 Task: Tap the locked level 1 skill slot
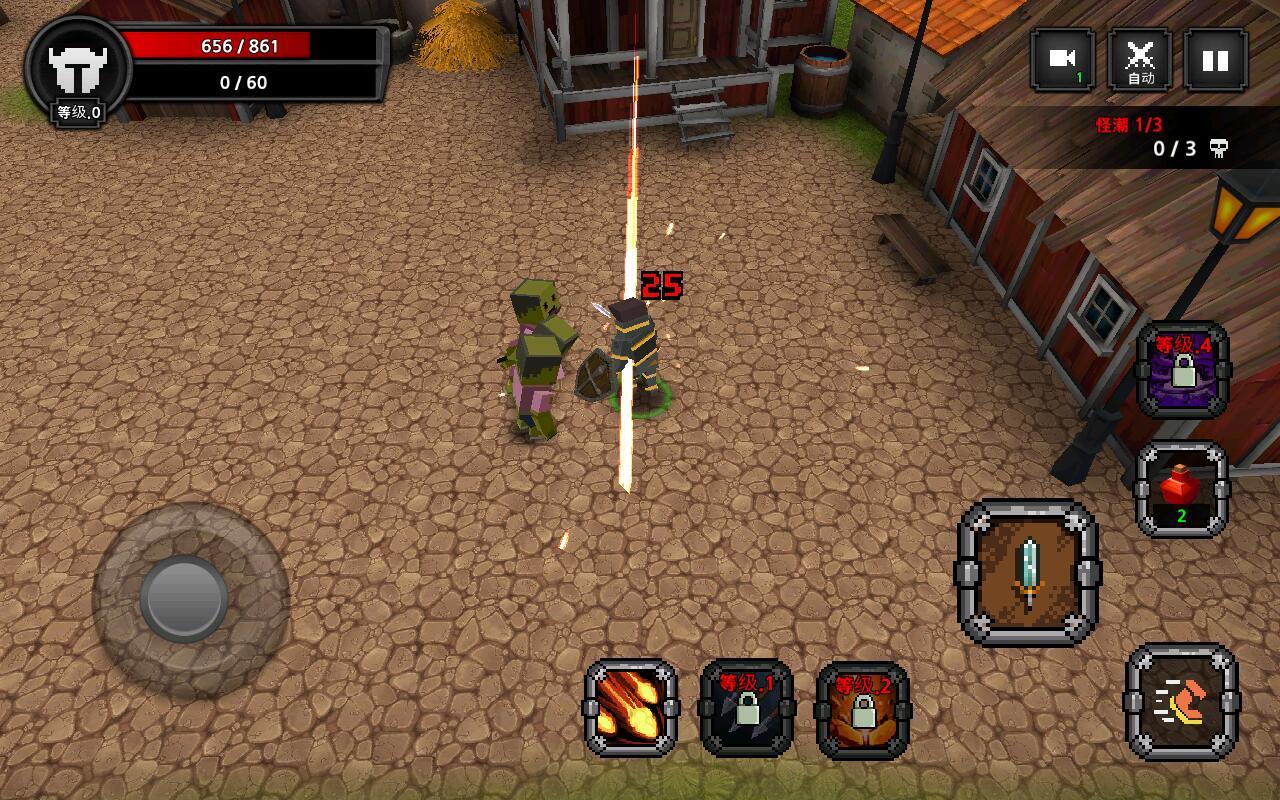pos(747,708)
